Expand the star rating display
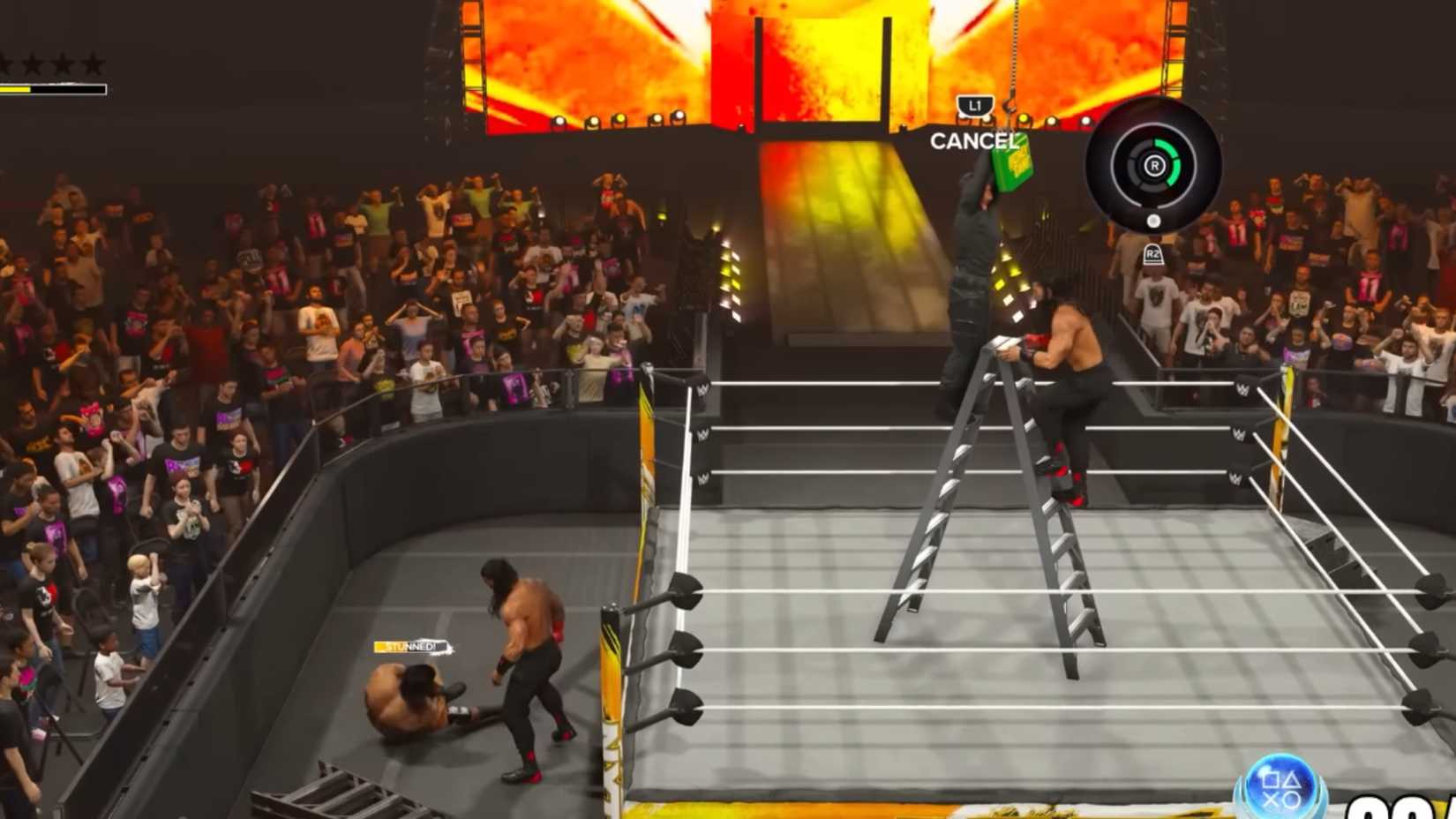1456x819 pixels. pyautogui.click(x=51, y=62)
